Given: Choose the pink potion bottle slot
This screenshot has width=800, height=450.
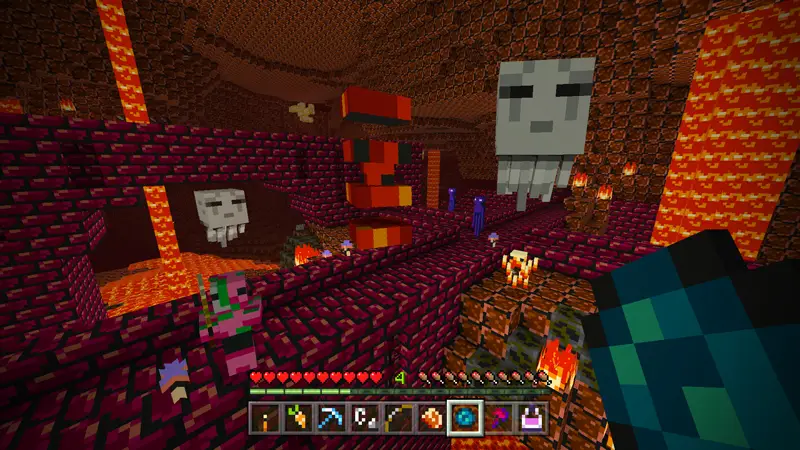Looking at the screenshot, I should pos(532,419).
